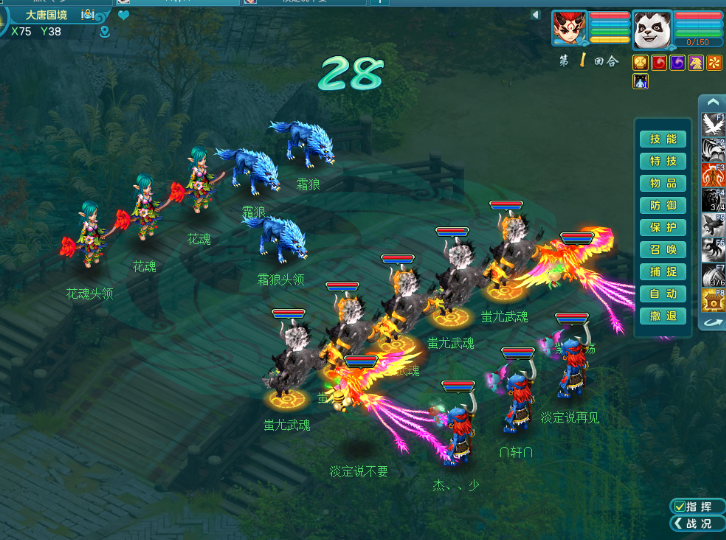This screenshot has width=726, height=540.
Task: Click the red-haired character portrait
Action: point(569,29)
